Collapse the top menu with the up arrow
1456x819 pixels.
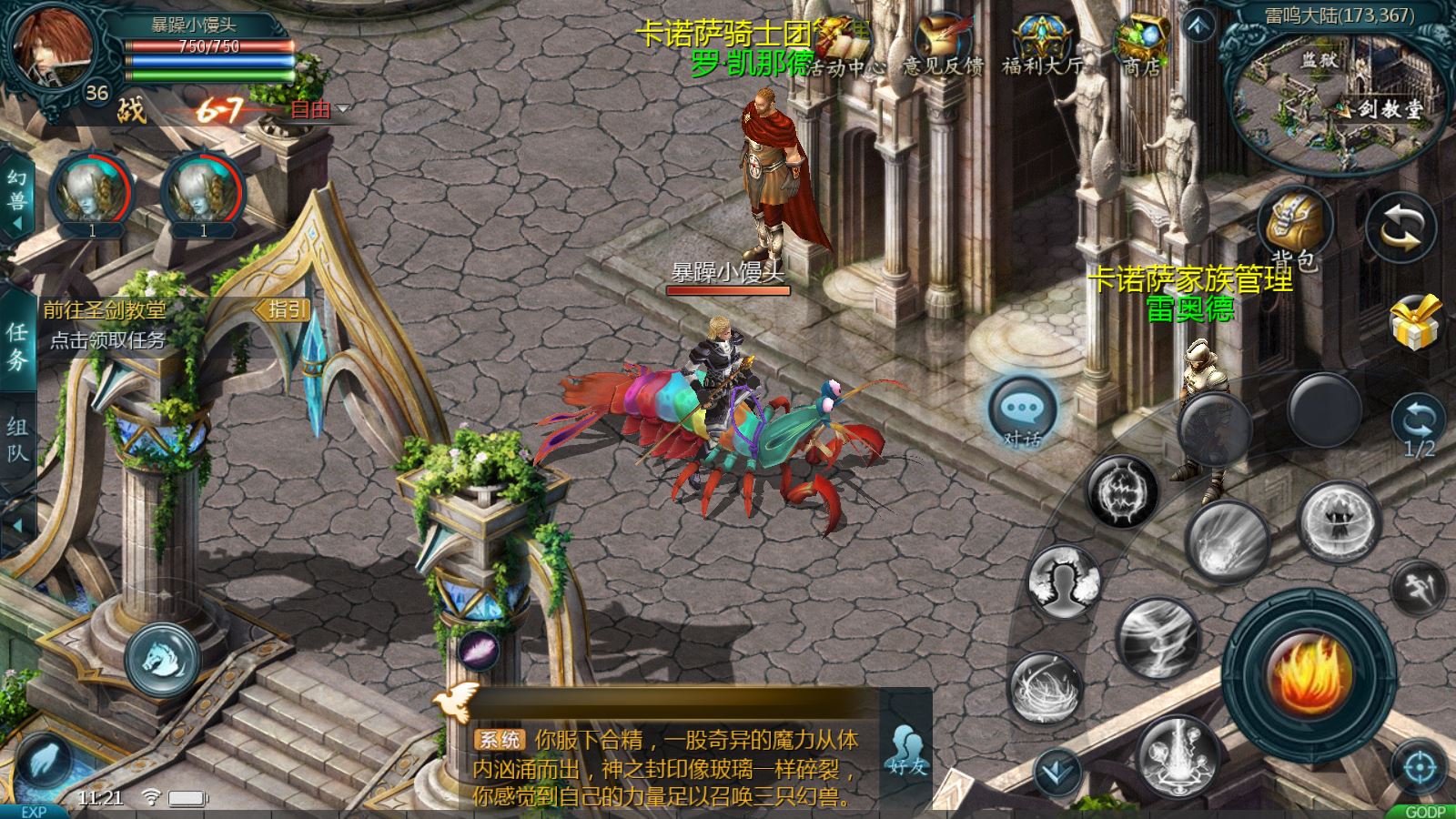[x=1198, y=25]
